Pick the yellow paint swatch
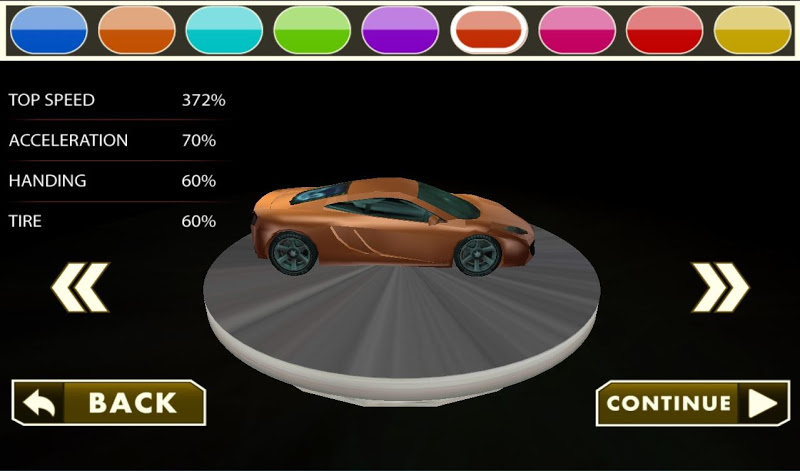 pos(752,30)
